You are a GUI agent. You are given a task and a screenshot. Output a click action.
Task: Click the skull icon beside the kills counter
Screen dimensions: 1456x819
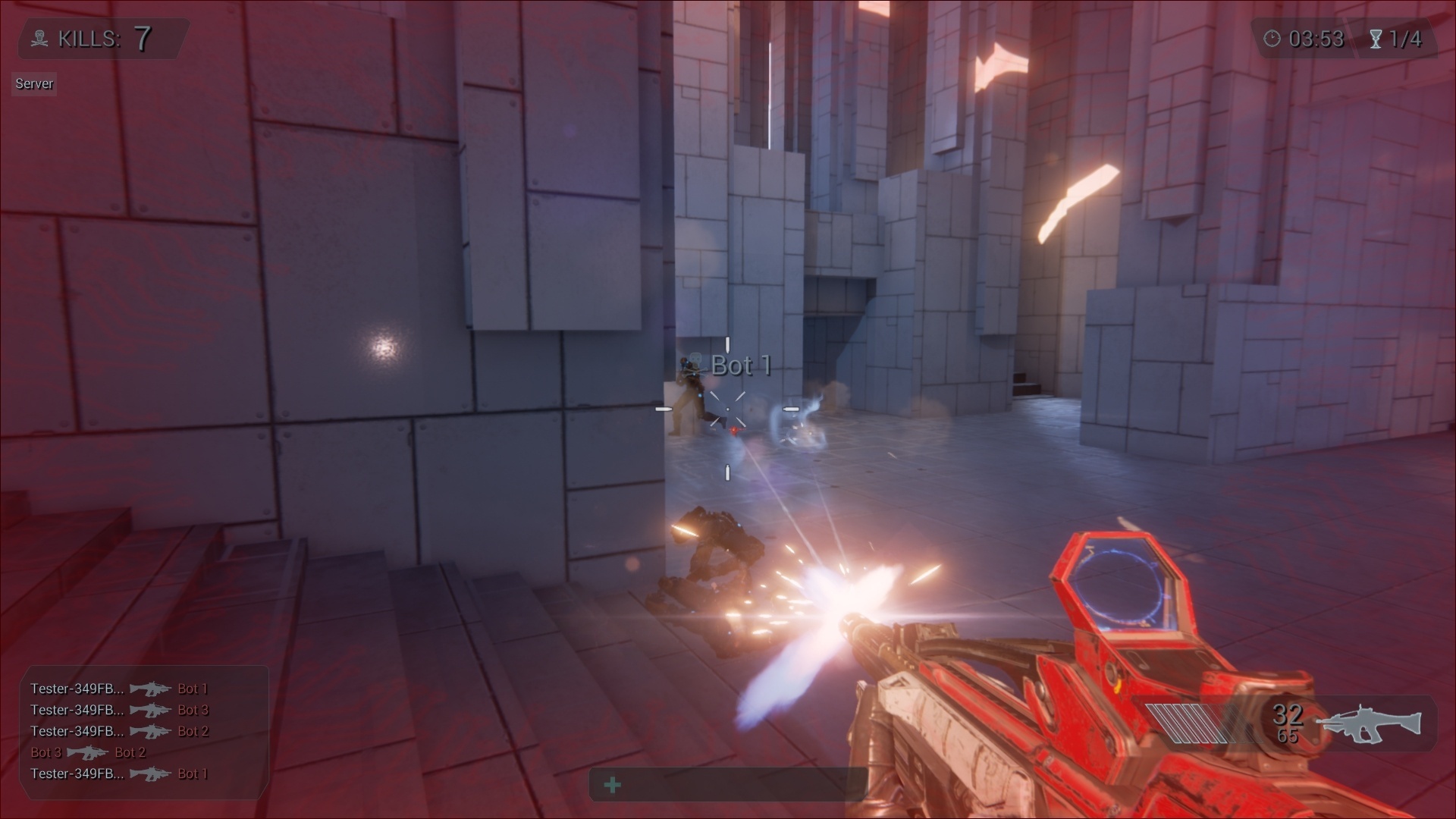(39, 38)
